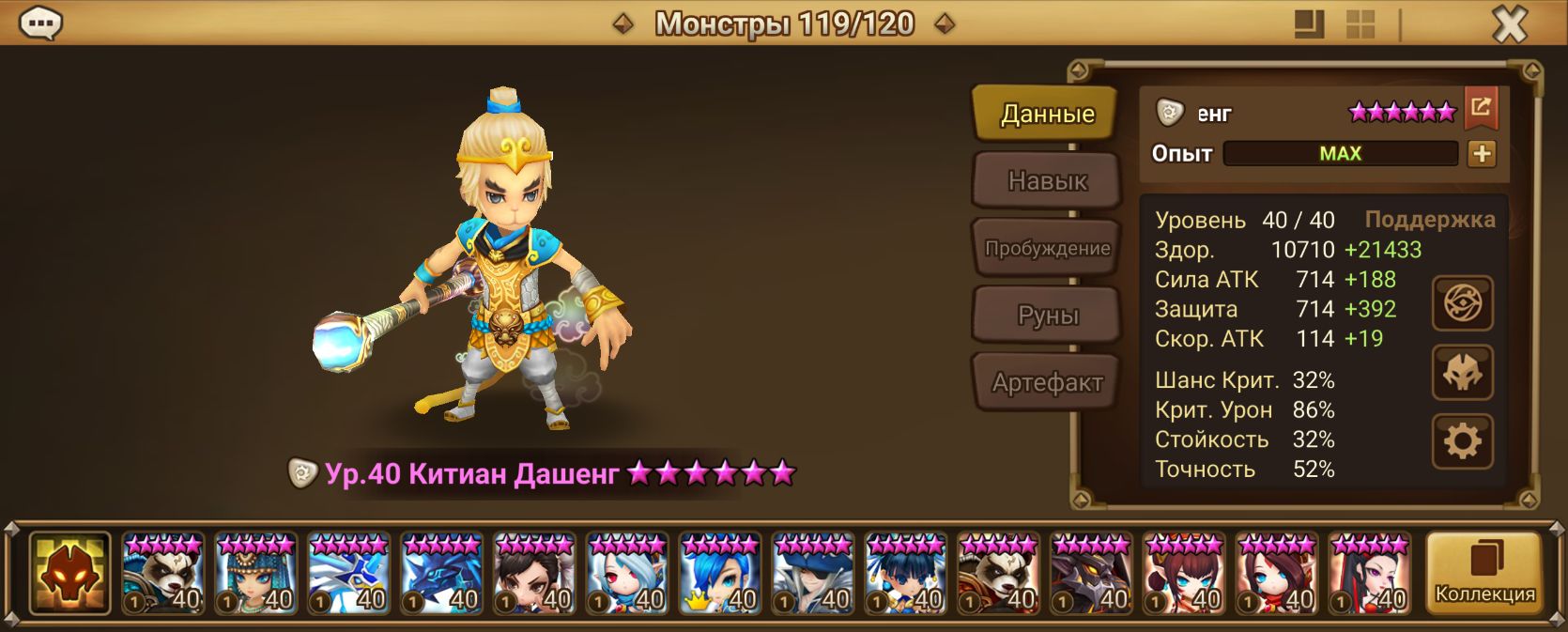Select the single-monster detail view icon
This screenshot has height=632, width=1568.
[x=1309, y=24]
